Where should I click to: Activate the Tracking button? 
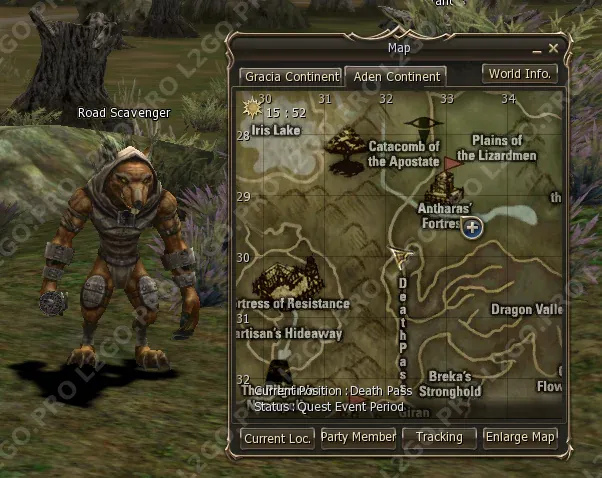click(x=439, y=437)
